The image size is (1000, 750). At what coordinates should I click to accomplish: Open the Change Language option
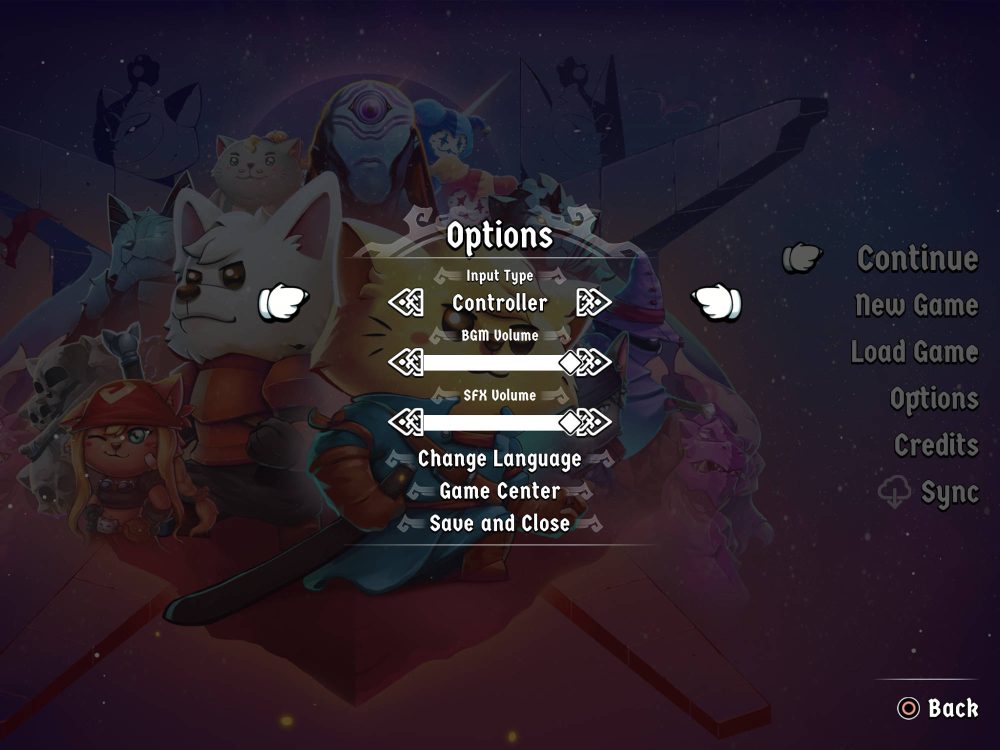pyautogui.click(x=499, y=459)
